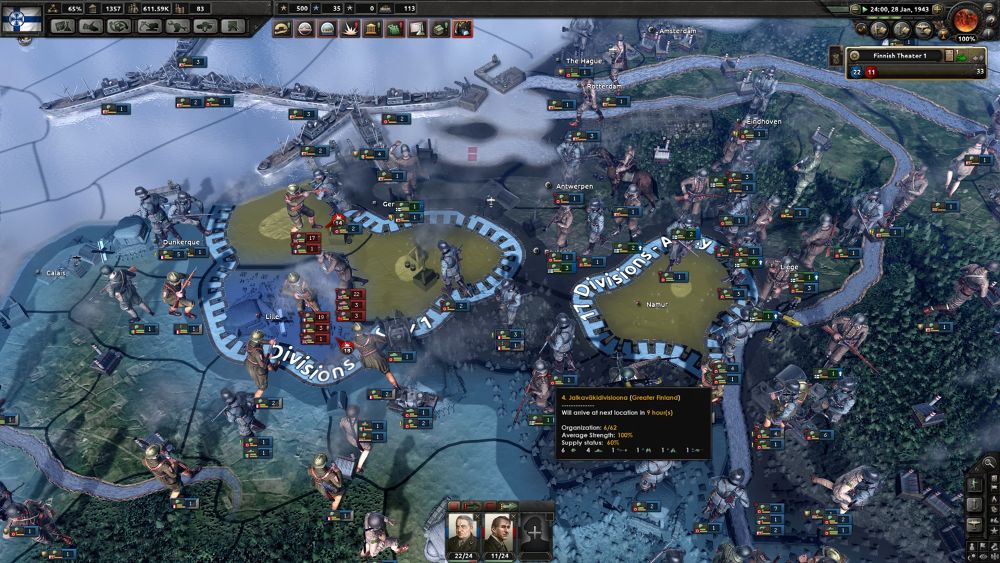1000x563 pixels.
Task: Select the 22 blue divisions counter
Action: click(856, 72)
